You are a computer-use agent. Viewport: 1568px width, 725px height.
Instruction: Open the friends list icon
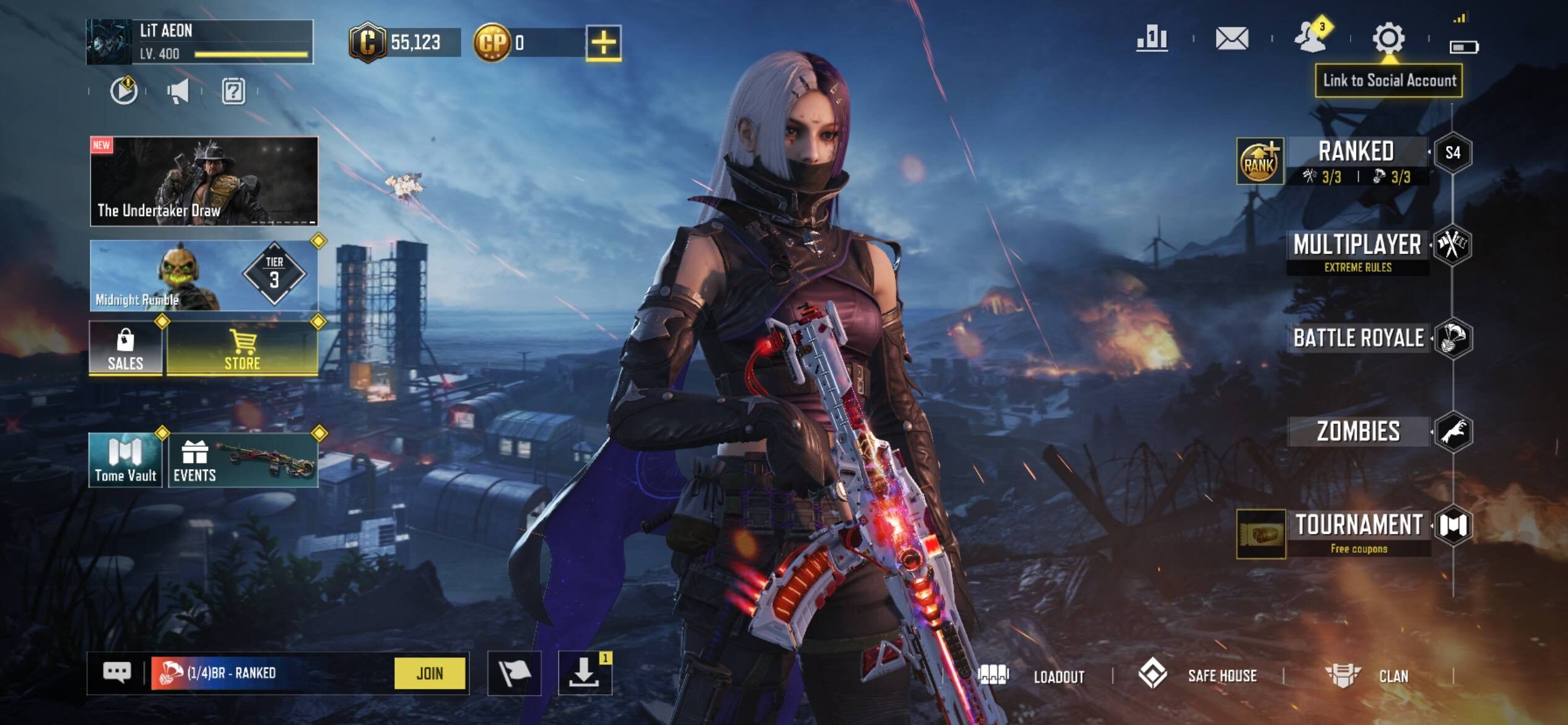coord(1310,37)
